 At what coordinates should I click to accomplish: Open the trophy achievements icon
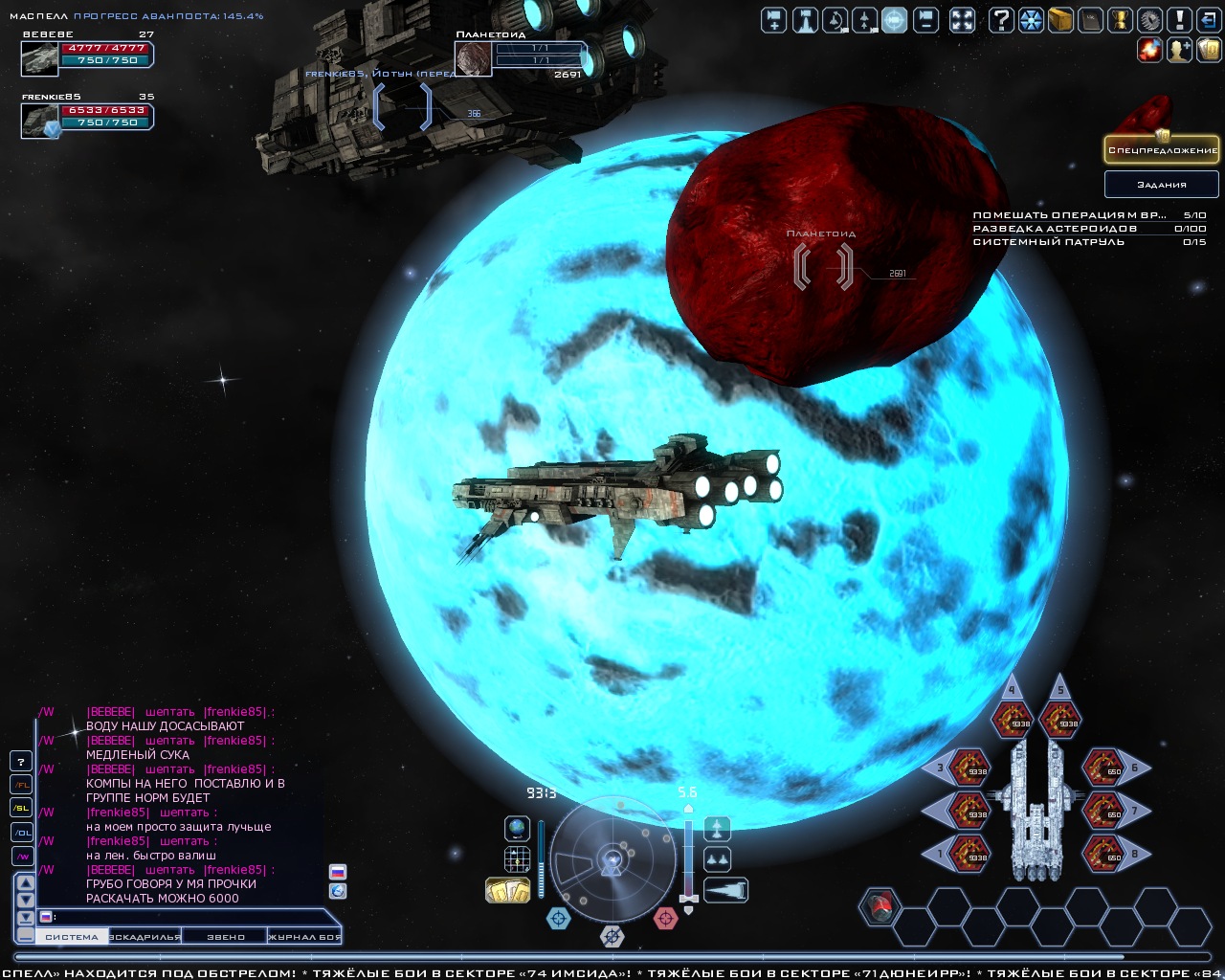pyautogui.click(x=1121, y=19)
